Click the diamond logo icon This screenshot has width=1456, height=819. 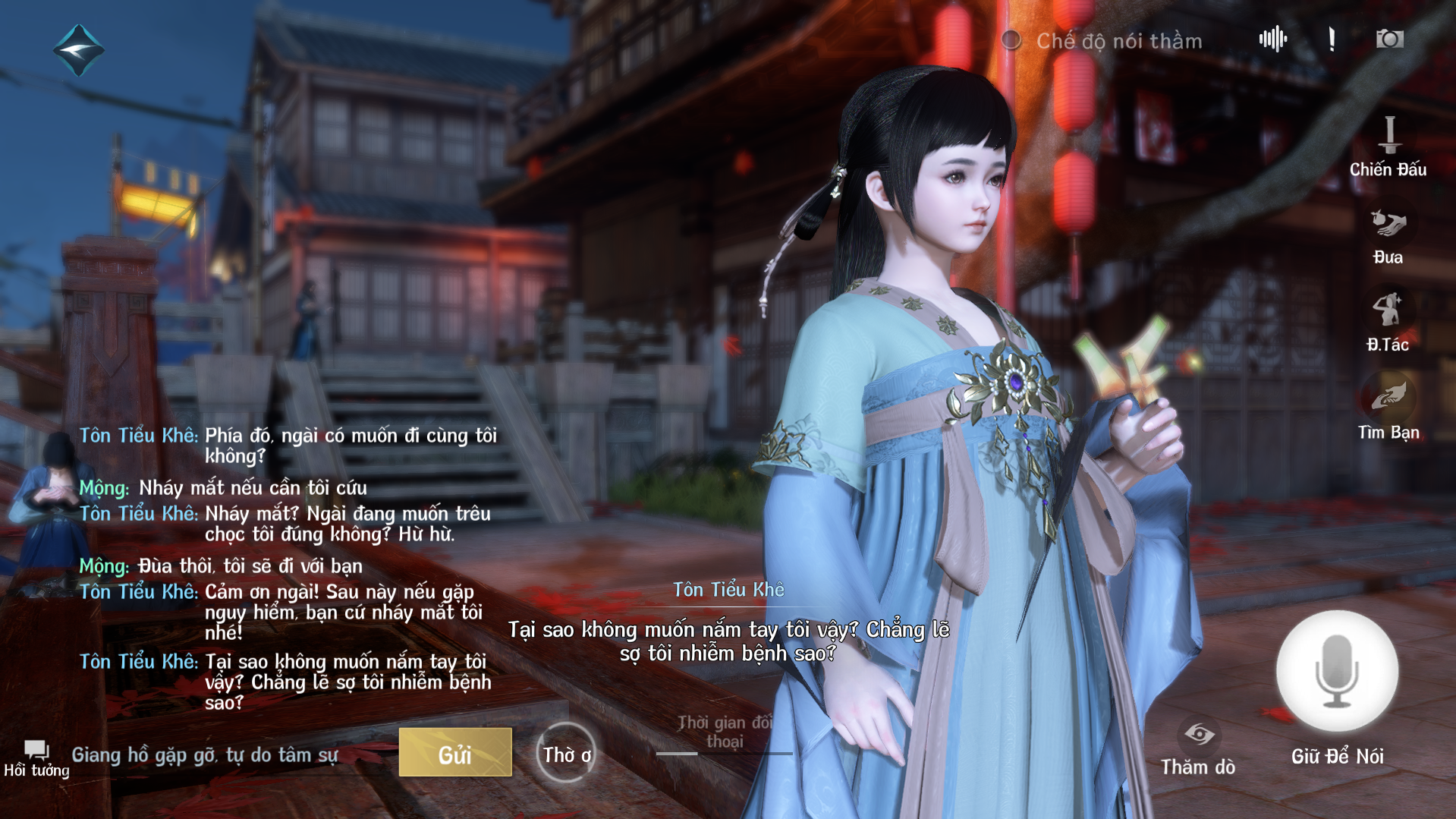pos(78,50)
